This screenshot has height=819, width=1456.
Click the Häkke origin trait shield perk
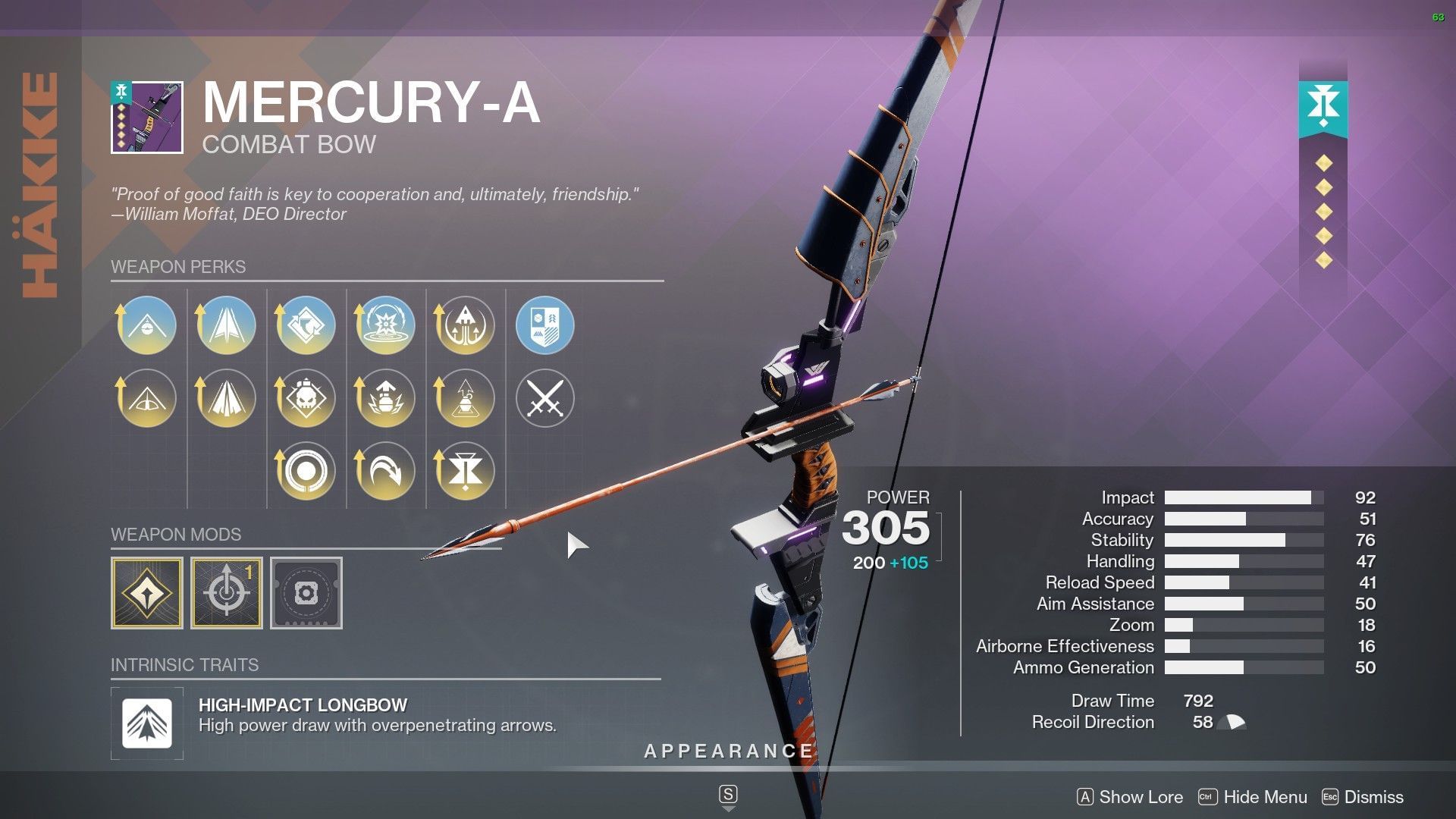544,325
